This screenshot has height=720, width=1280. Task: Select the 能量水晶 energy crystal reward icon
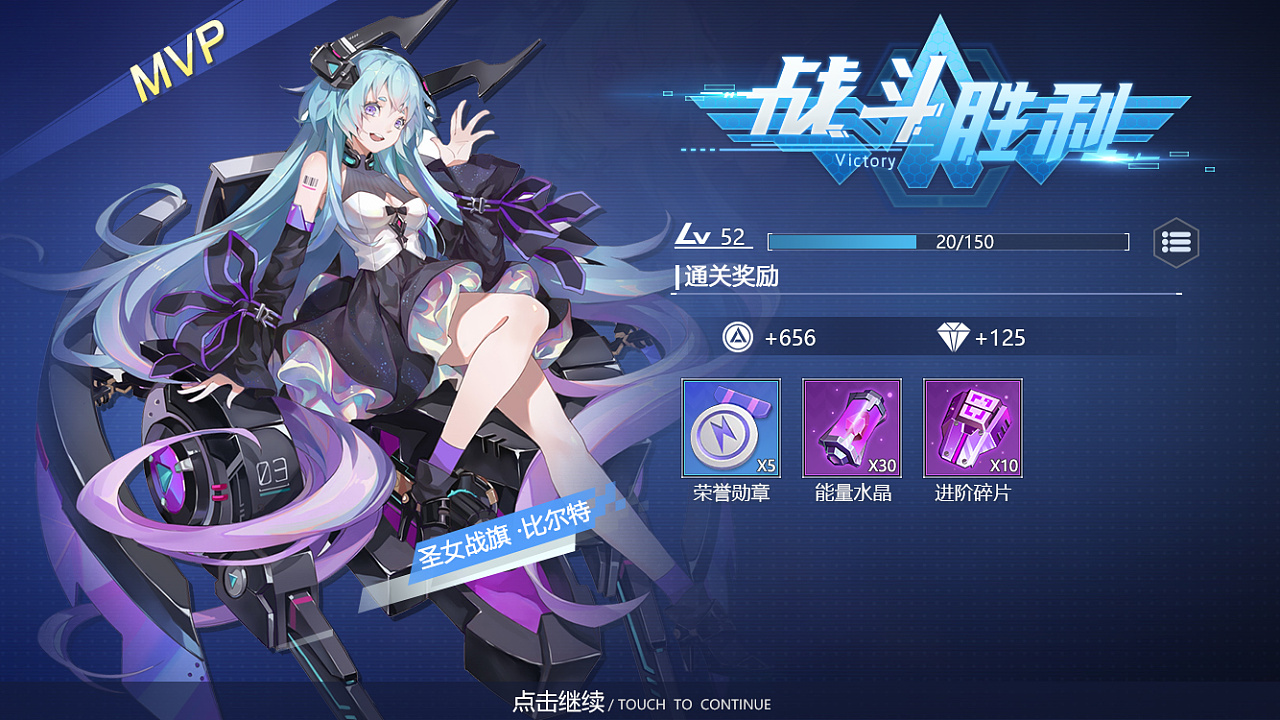click(851, 430)
